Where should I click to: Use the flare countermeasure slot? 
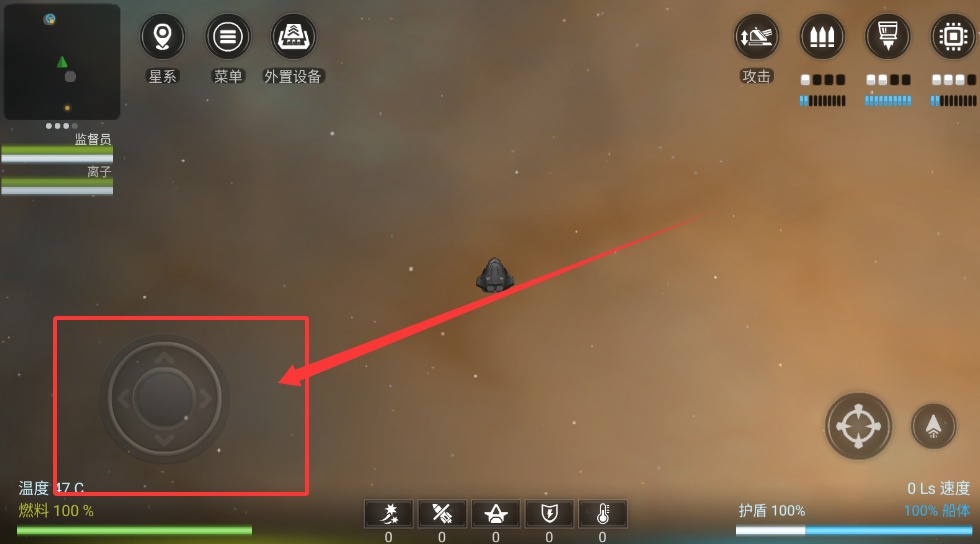pyautogui.click(x=389, y=514)
